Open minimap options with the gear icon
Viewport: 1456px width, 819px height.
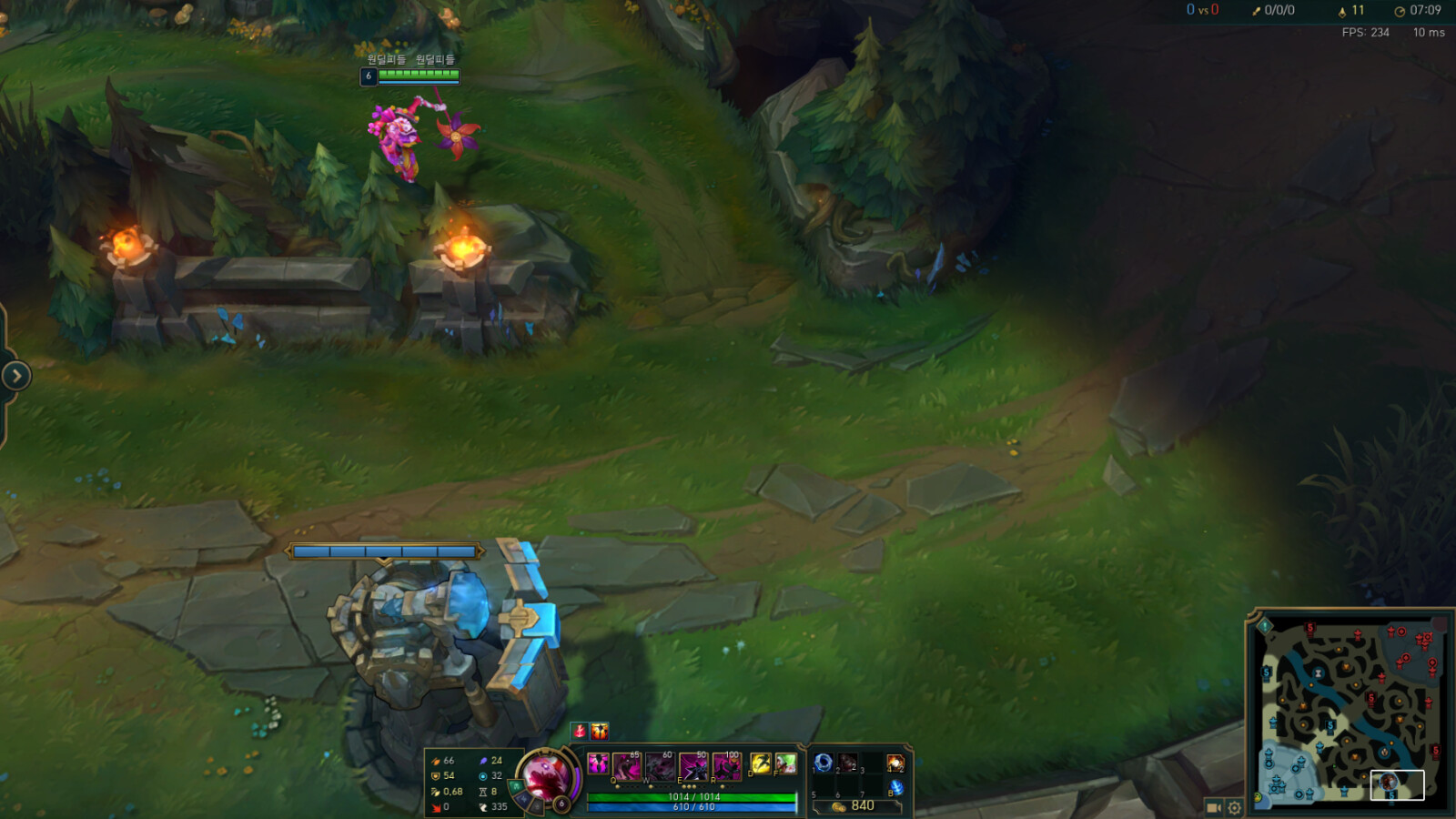click(1235, 807)
